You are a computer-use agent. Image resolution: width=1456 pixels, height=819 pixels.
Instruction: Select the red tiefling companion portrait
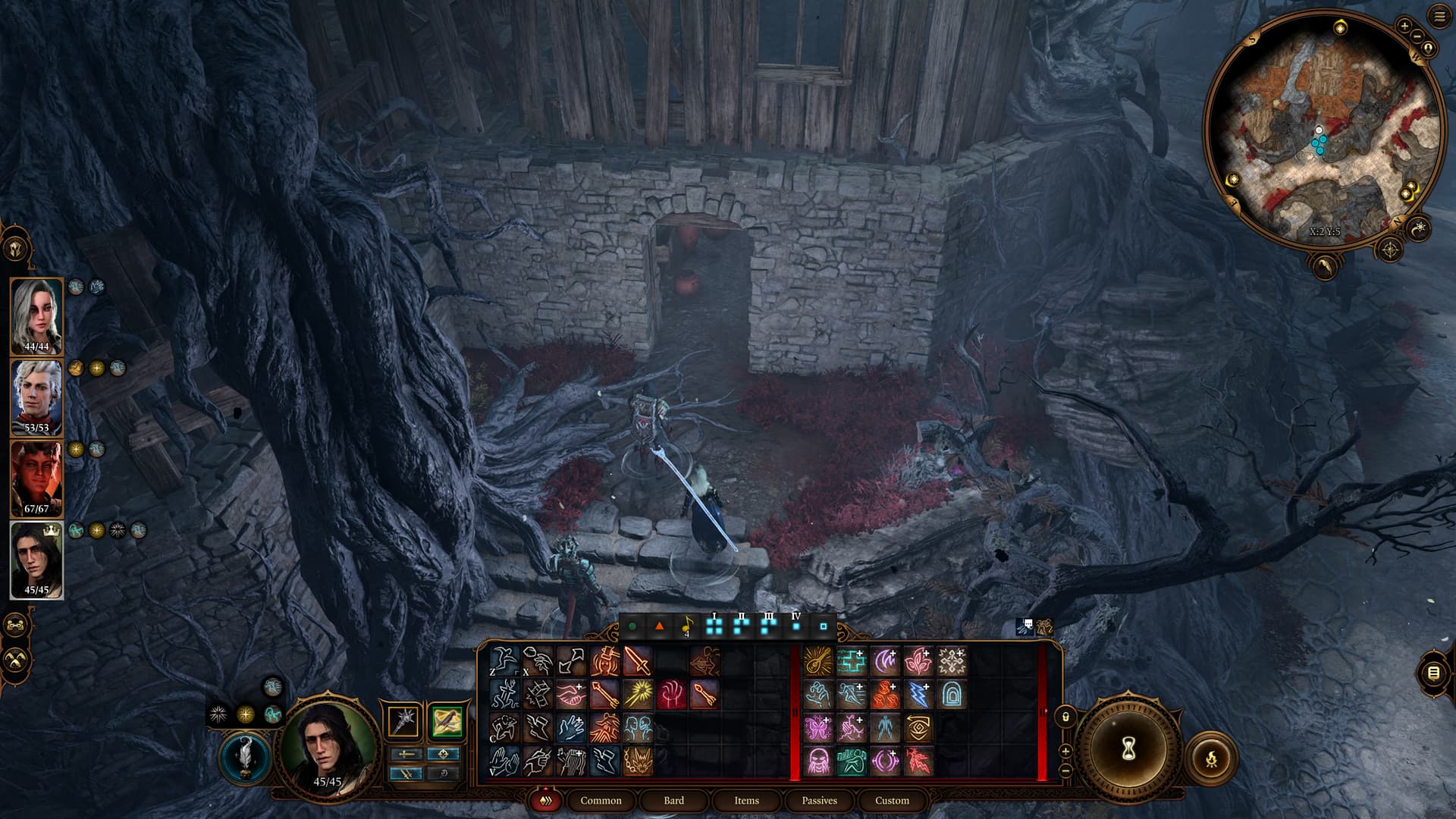click(x=36, y=479)
